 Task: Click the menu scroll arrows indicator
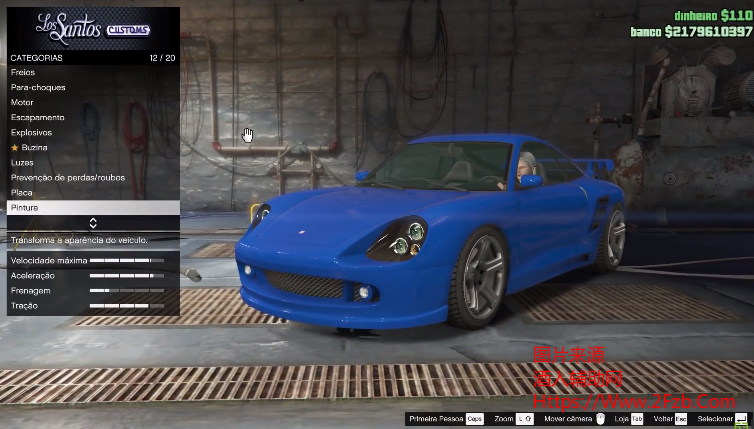(93, 223)
